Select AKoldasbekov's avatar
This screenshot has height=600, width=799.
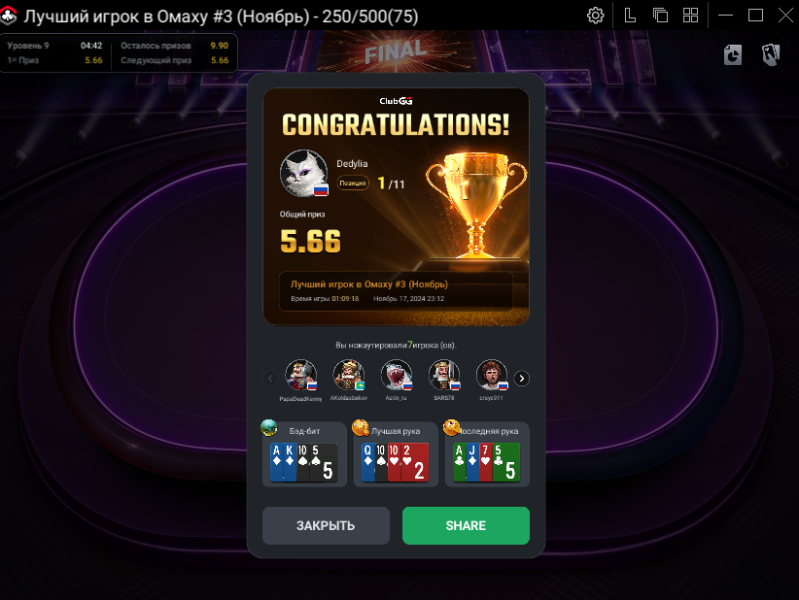pos(348,375)
